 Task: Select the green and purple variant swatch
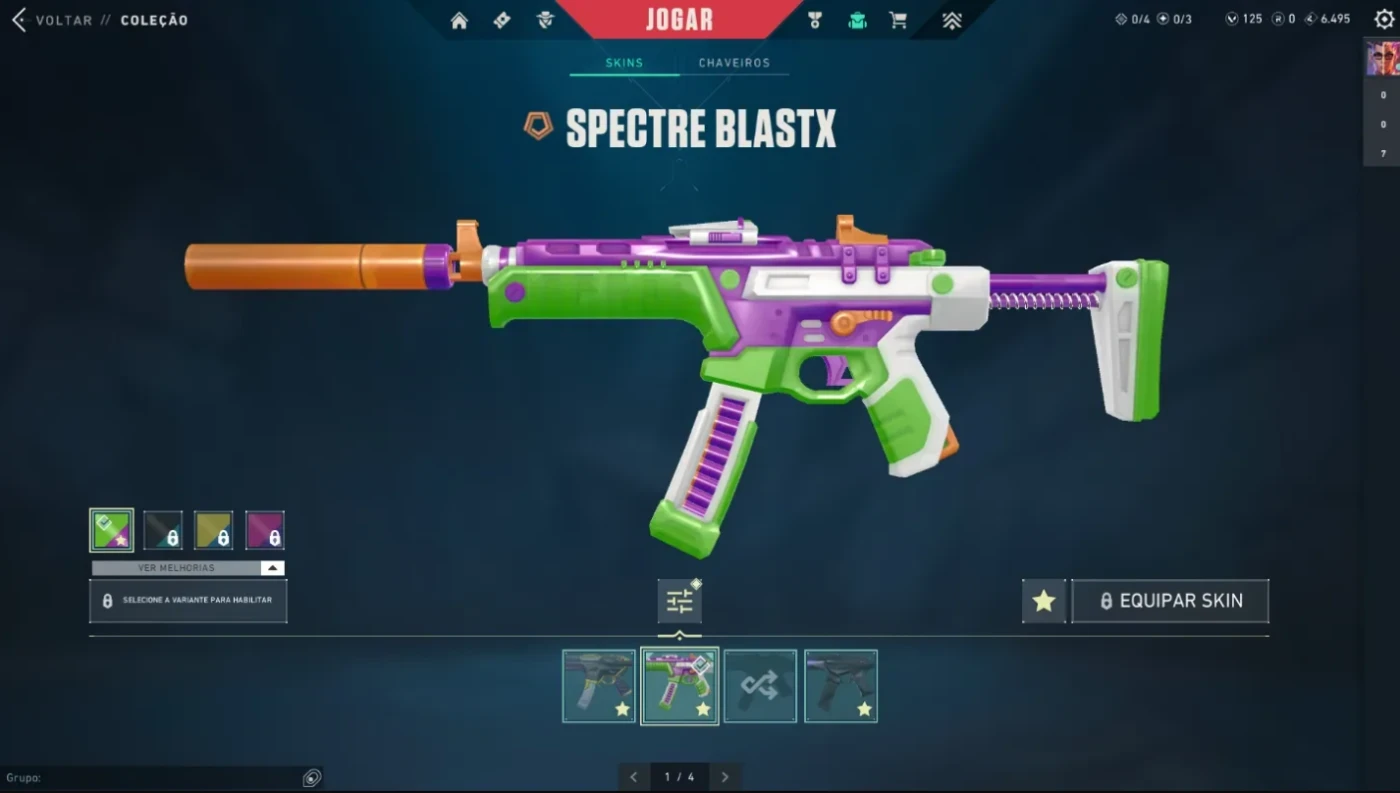coord(111,531)
